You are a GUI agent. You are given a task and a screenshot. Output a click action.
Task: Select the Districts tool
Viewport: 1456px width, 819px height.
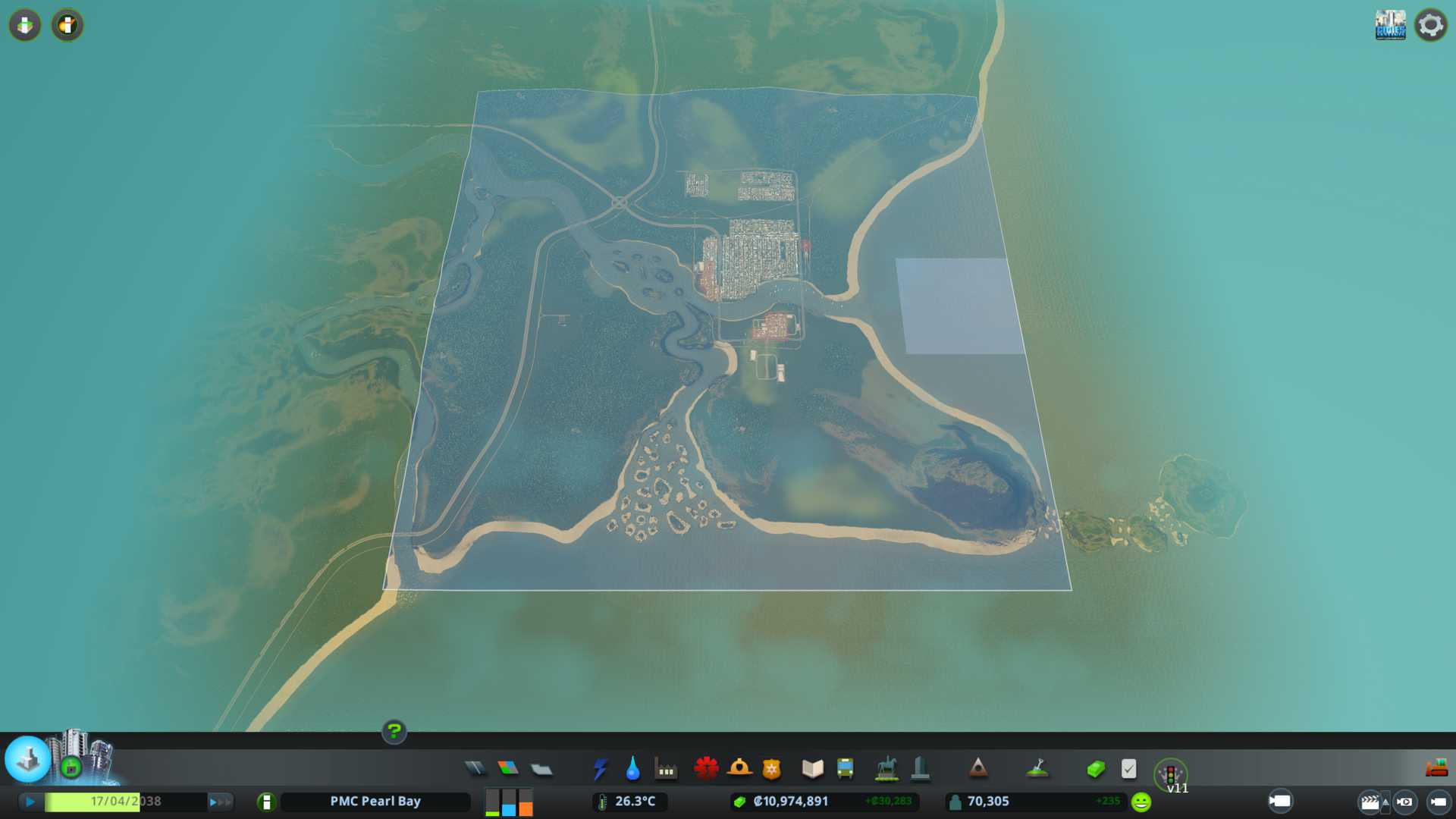pyautogui.click(x=541, y=770)
